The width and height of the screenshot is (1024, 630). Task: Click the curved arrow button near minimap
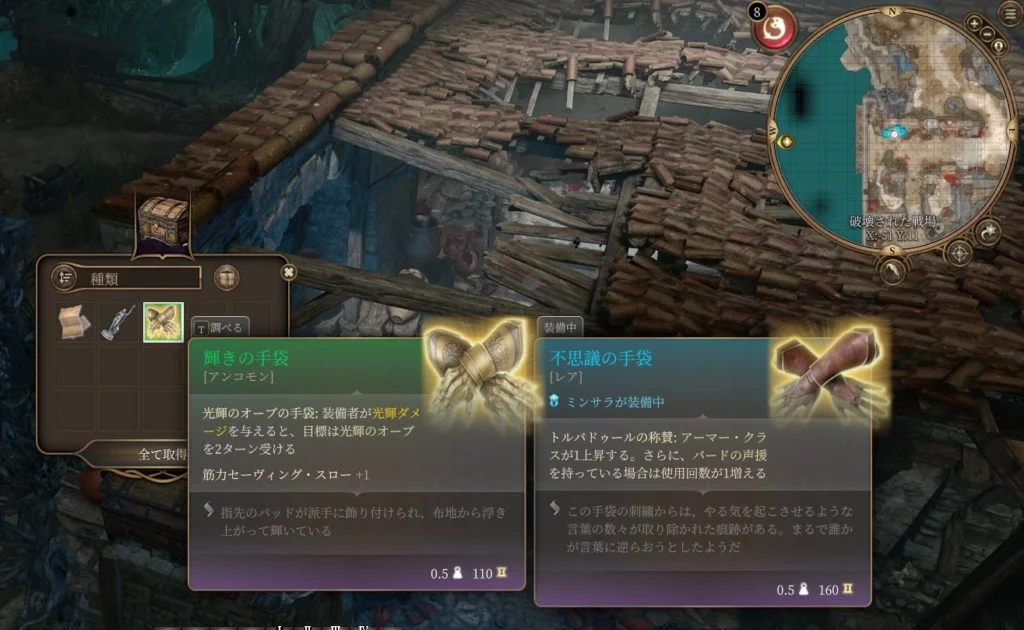[x=989, y=233]
